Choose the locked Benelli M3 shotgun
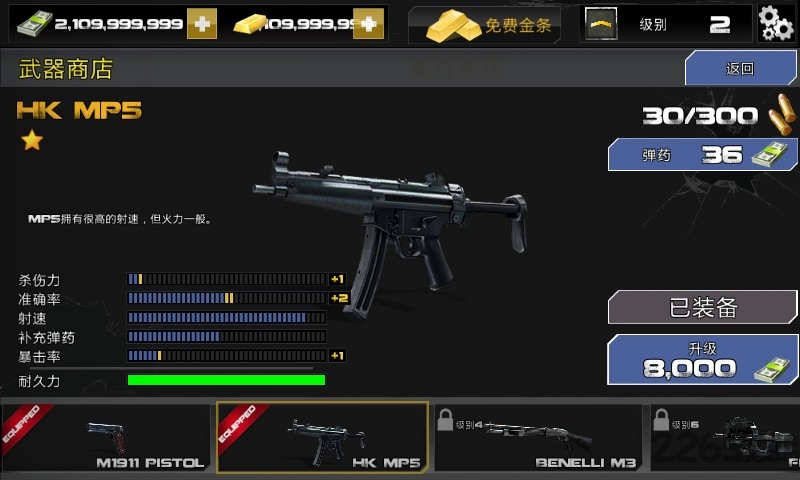 coord(538,438)
